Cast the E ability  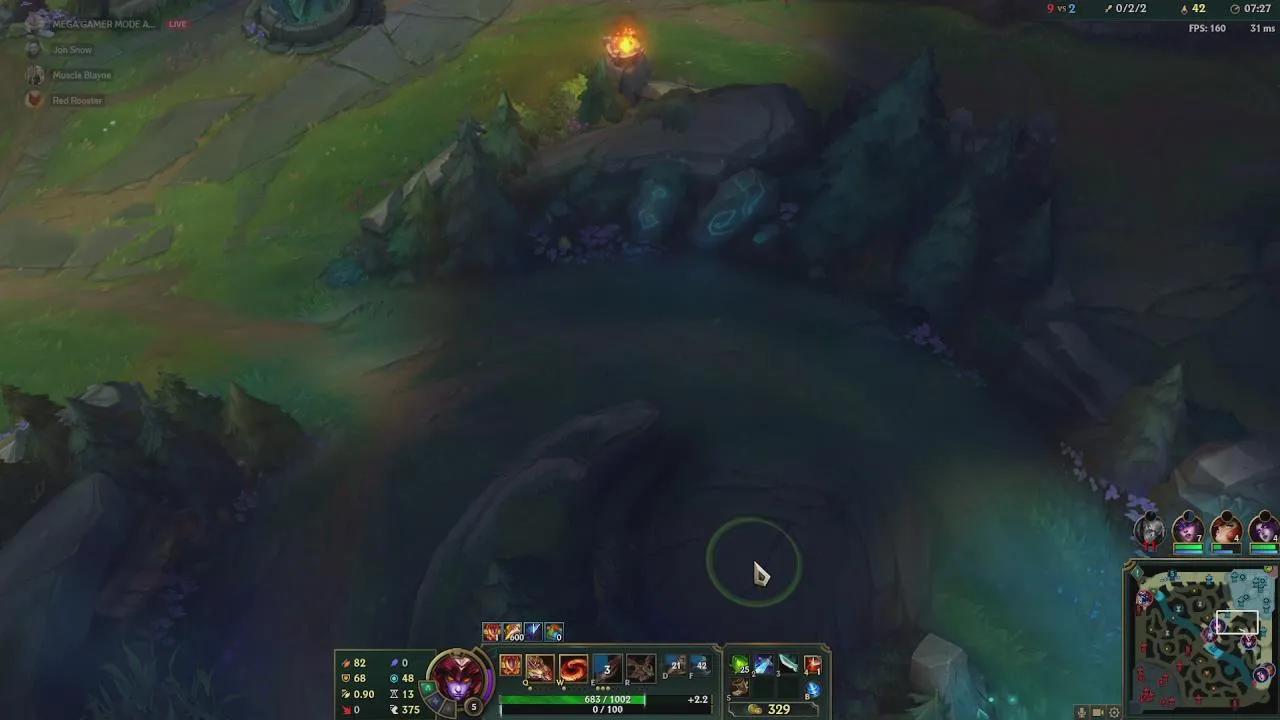[x=605, y=667]
